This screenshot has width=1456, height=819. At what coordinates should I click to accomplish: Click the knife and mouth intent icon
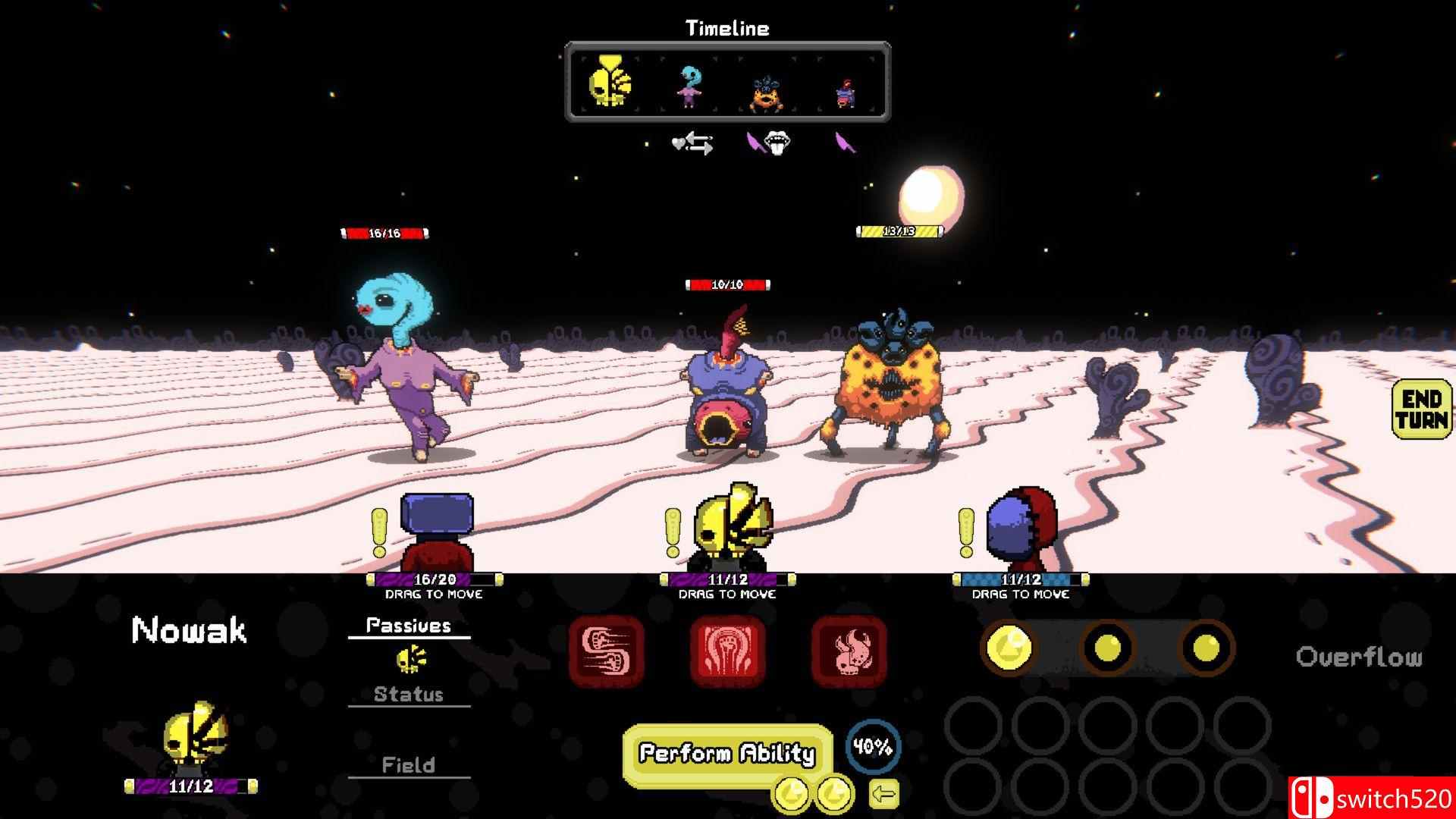[x=768, y=143]
